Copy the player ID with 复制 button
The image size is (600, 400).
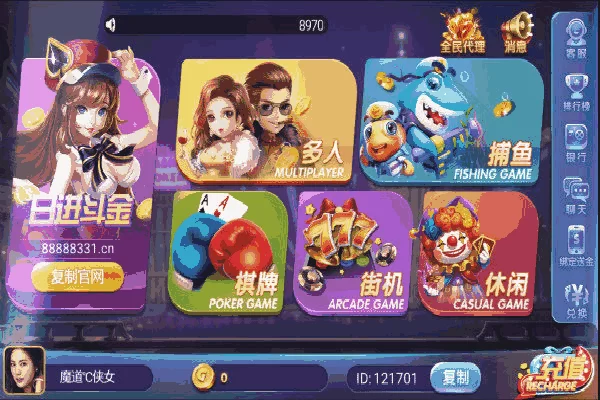[455, 377]
